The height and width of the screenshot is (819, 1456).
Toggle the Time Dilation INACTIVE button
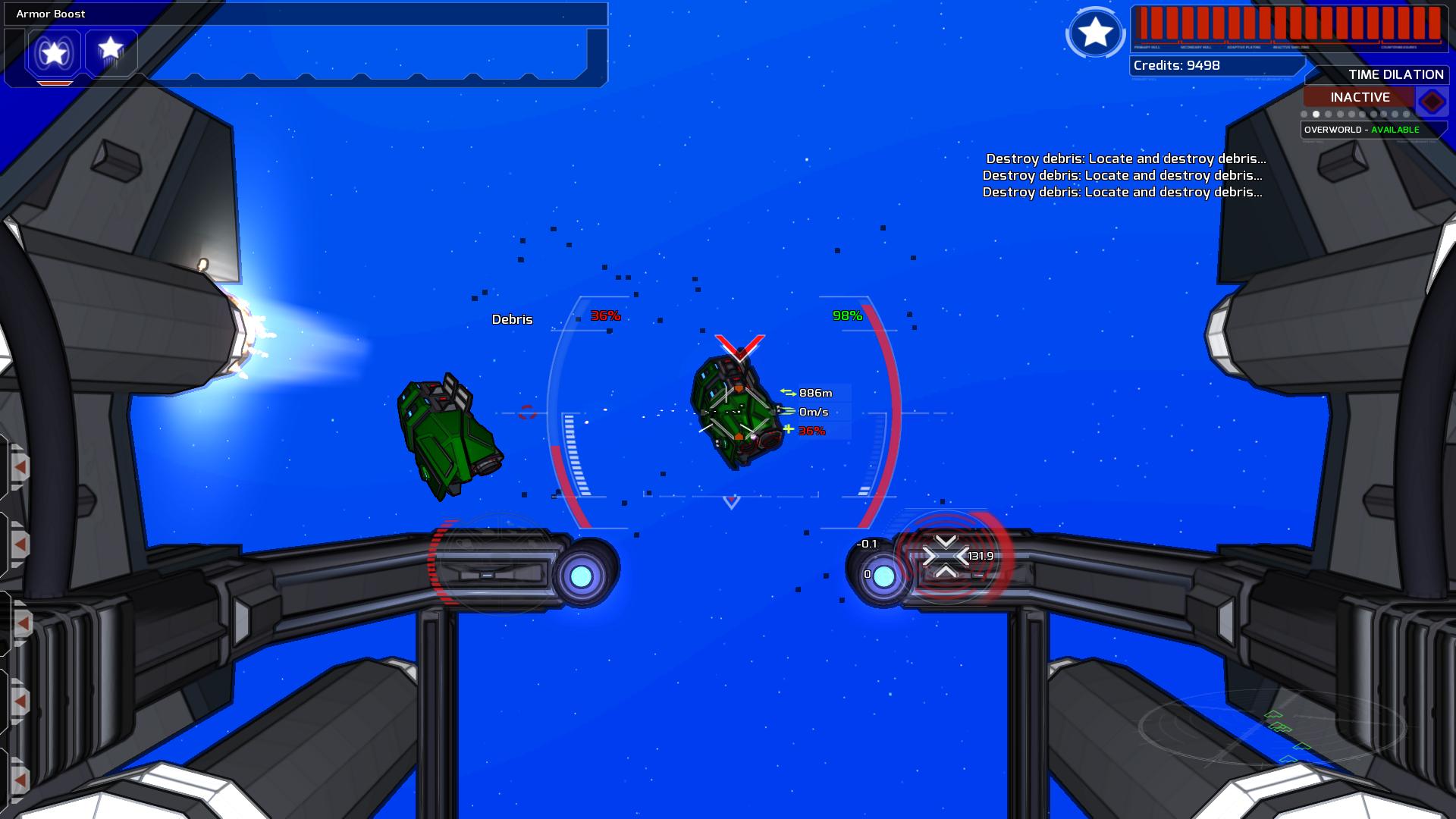click(x=1359, y=97)
